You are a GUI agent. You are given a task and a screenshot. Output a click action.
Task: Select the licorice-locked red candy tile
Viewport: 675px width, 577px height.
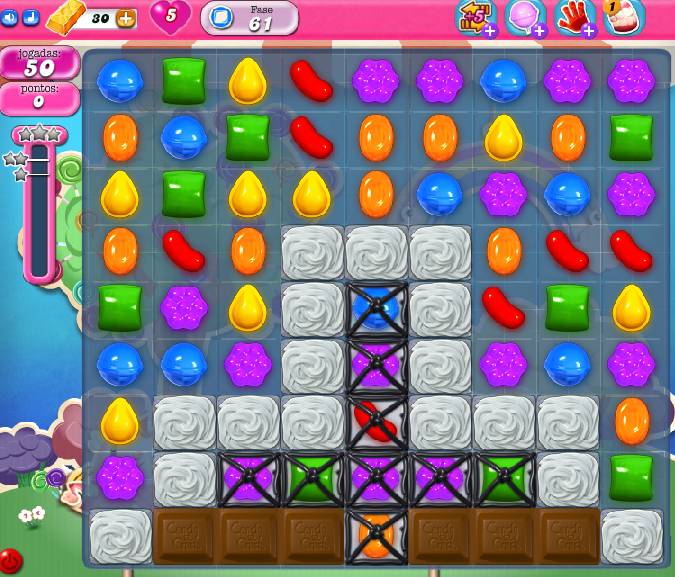(x=377, y=422)
